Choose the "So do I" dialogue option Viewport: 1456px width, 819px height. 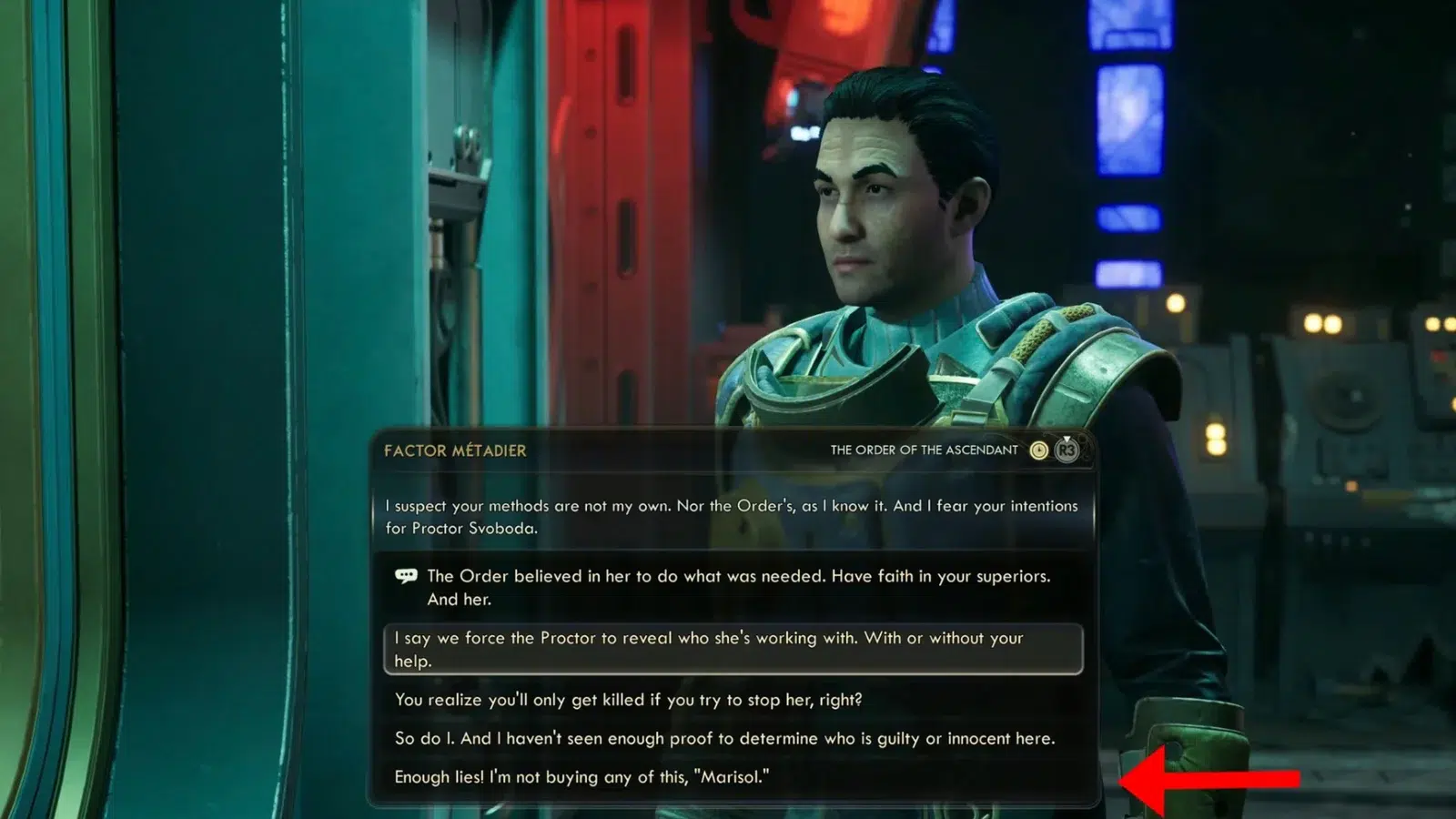724,738
